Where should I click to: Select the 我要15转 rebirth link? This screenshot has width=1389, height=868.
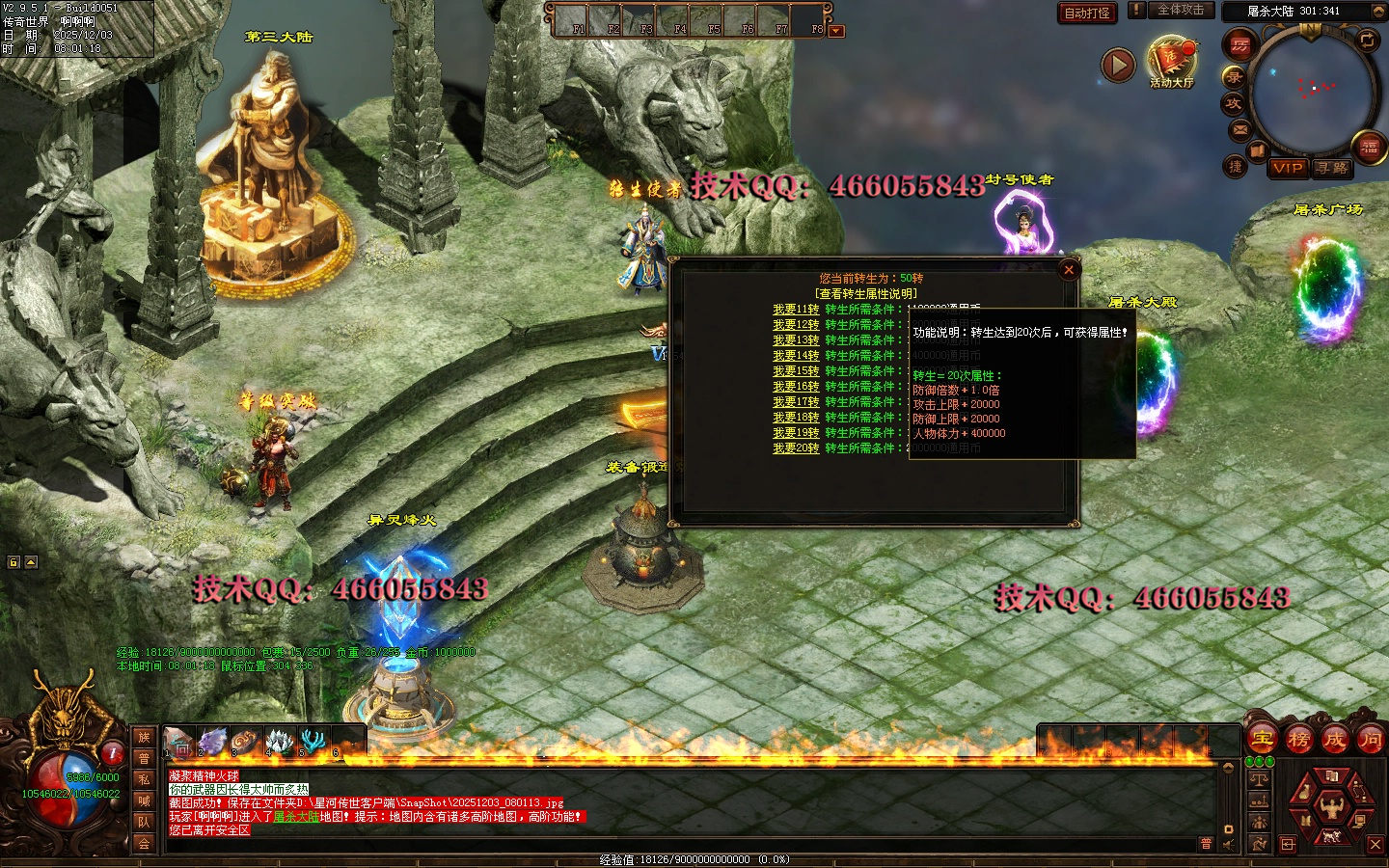click(x=795, y=371)
